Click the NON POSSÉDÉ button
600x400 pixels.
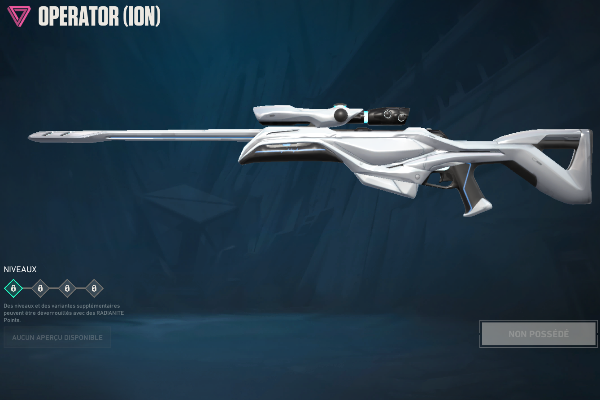coord(538,334)
